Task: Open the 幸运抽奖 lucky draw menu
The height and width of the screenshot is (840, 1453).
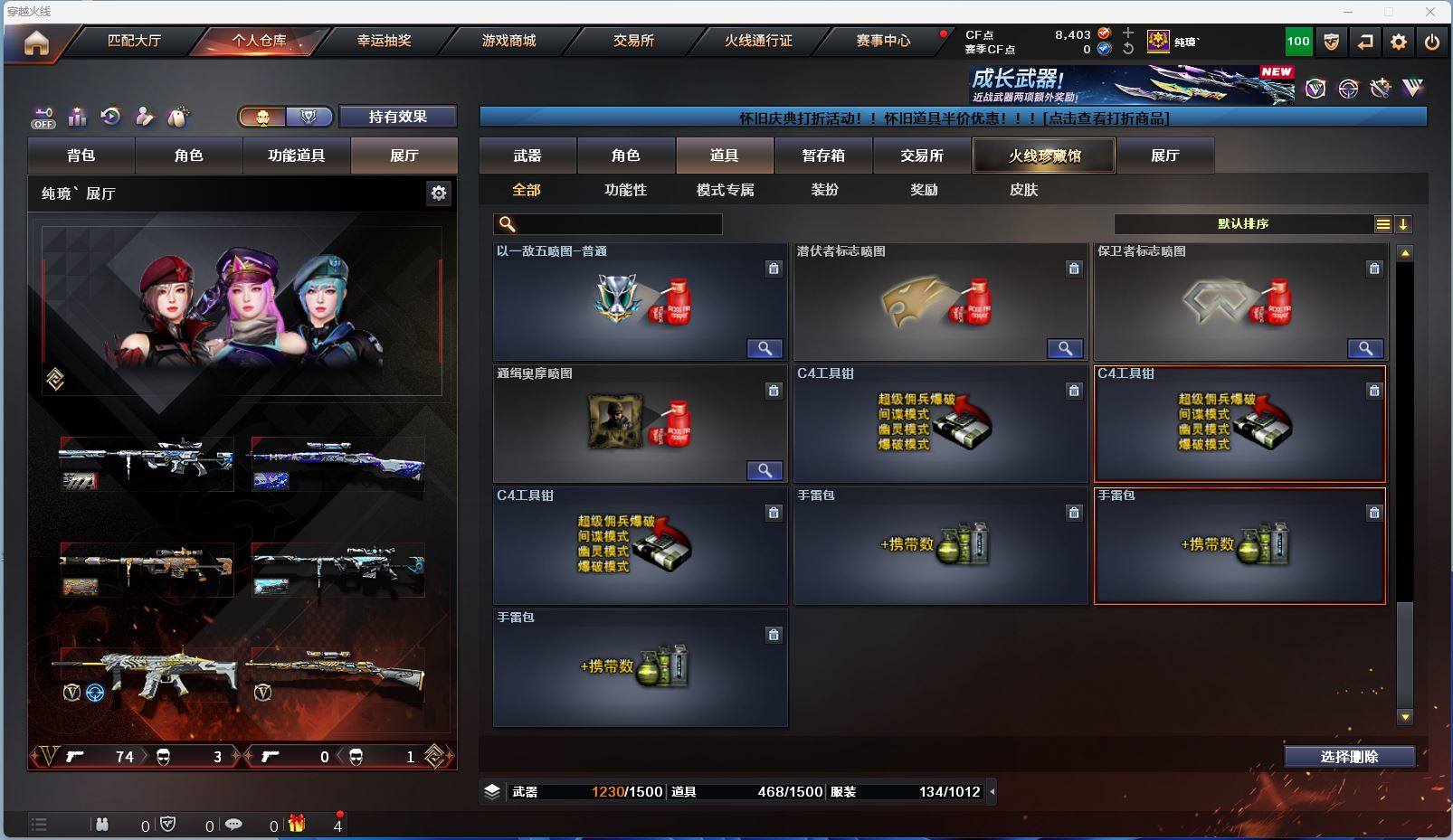Action: 384,41
